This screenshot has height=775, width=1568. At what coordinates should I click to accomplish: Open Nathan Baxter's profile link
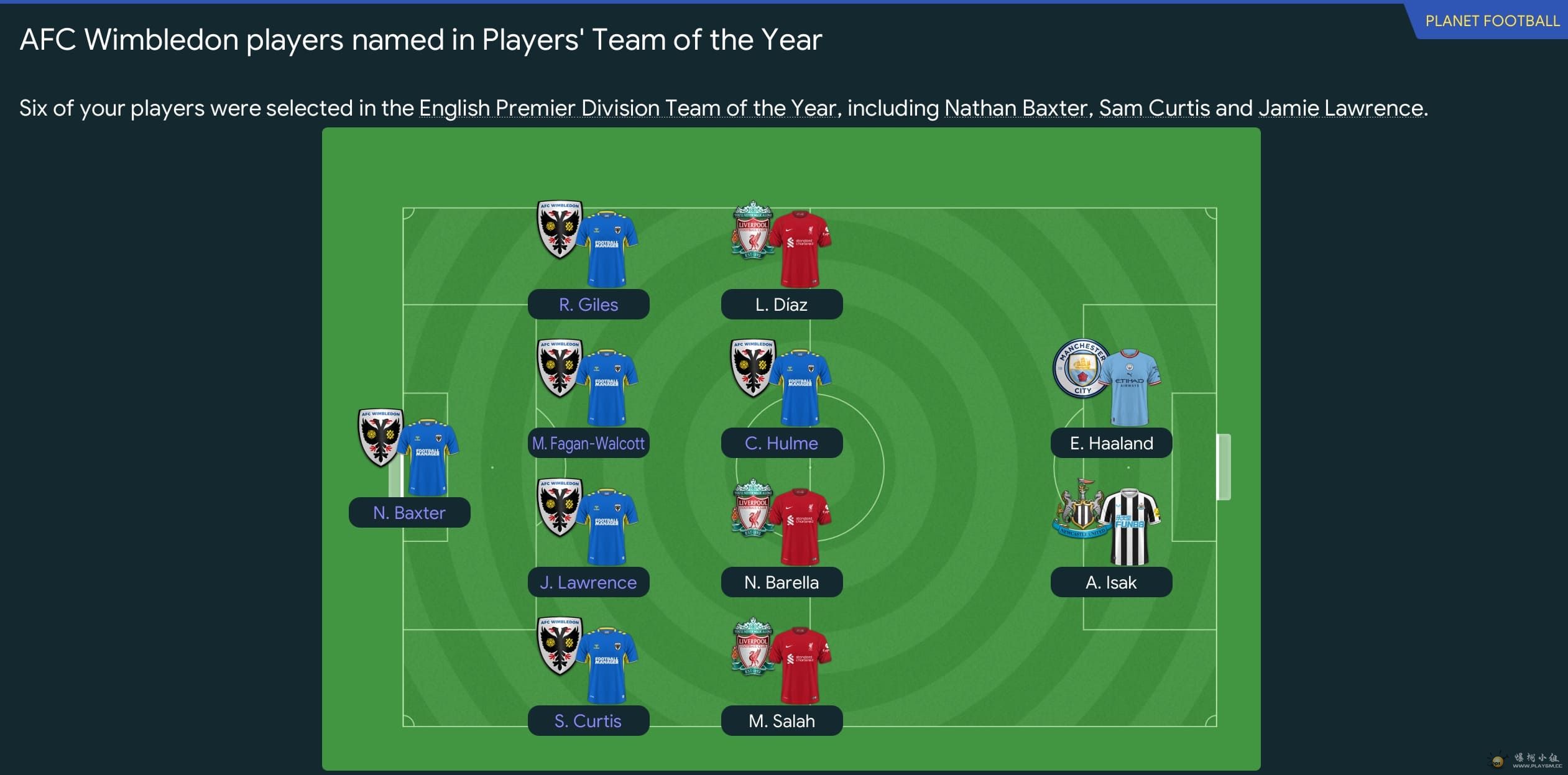1015,108
